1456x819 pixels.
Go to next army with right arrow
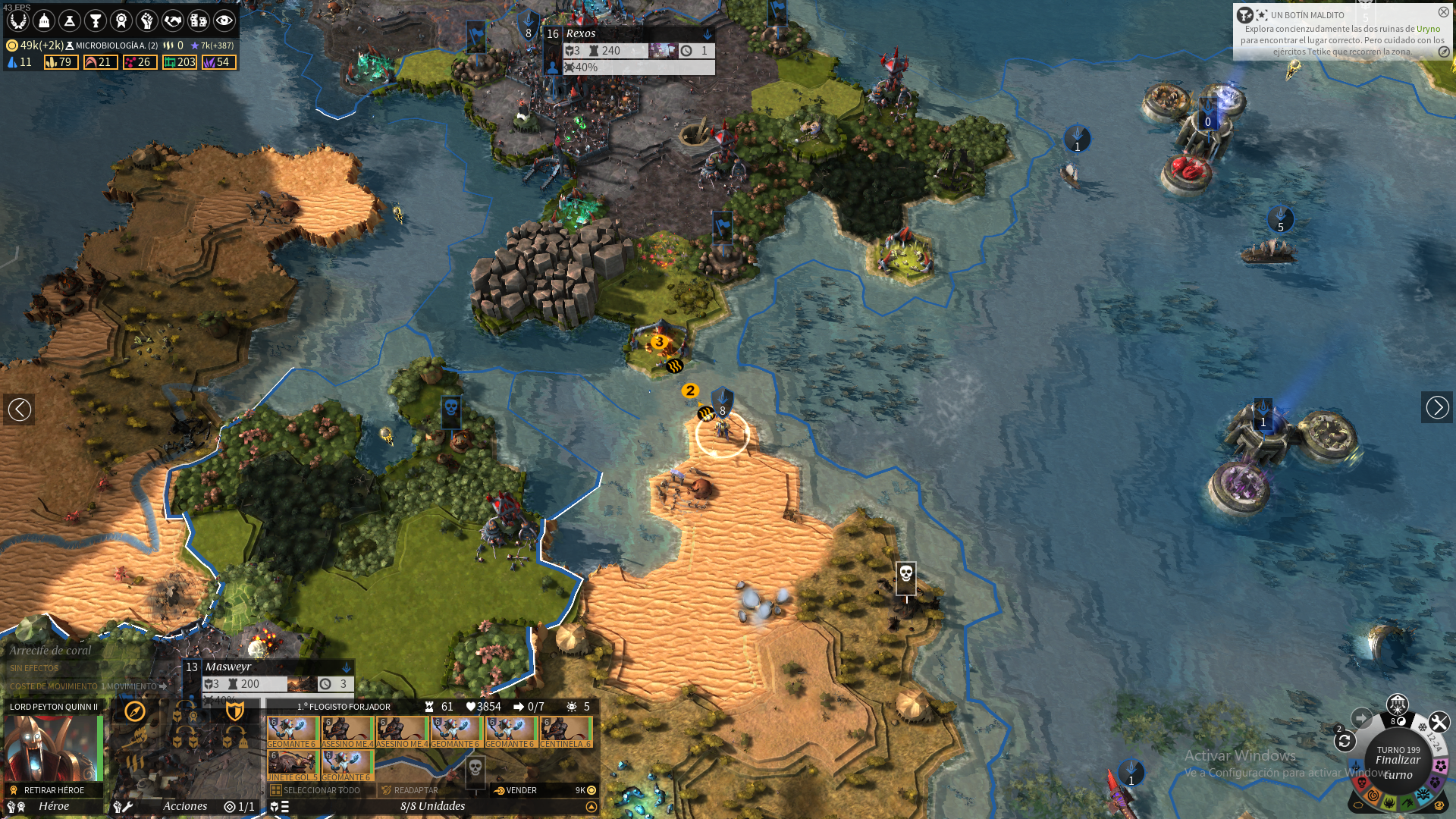pos(1436,408)
